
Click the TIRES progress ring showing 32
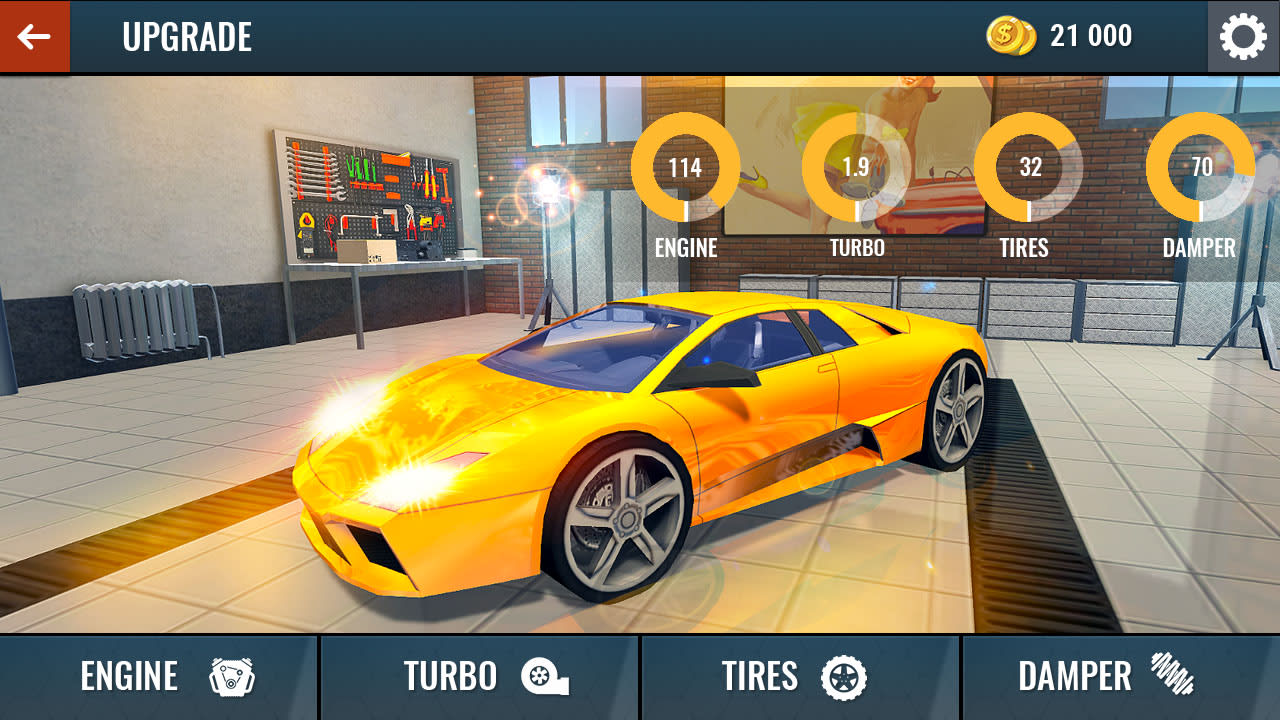(1028, 167)
